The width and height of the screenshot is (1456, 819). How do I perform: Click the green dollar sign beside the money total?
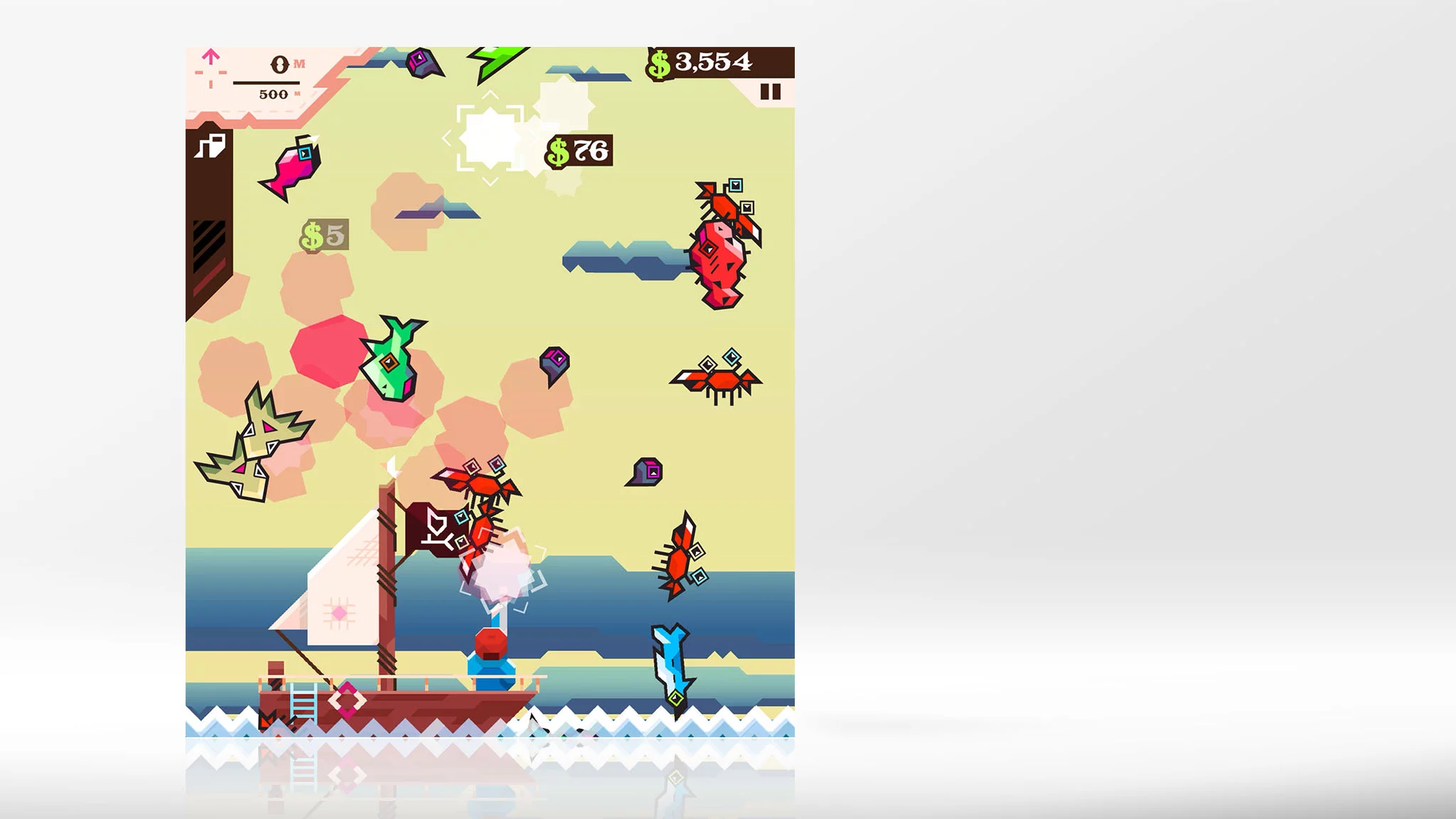[x=660, y=63]
